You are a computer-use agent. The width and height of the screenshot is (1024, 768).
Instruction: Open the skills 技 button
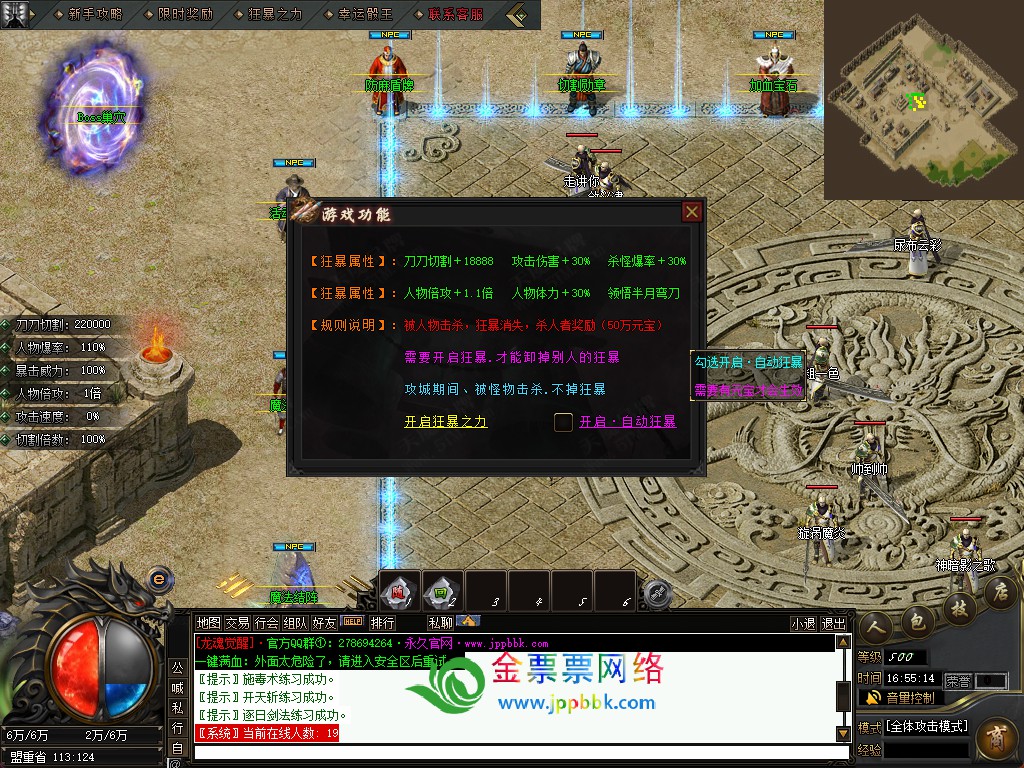958,607
